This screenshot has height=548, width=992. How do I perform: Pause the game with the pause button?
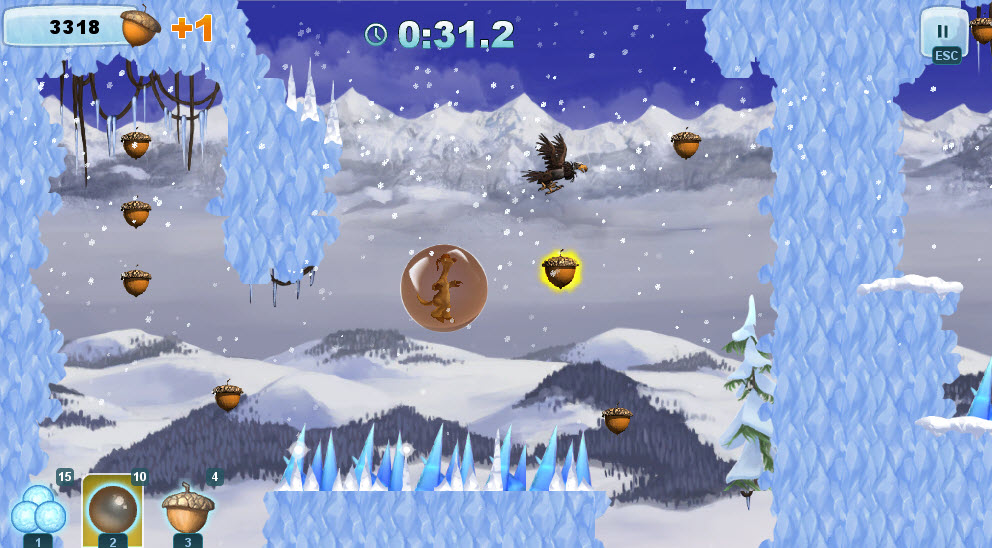pos(942,32)
